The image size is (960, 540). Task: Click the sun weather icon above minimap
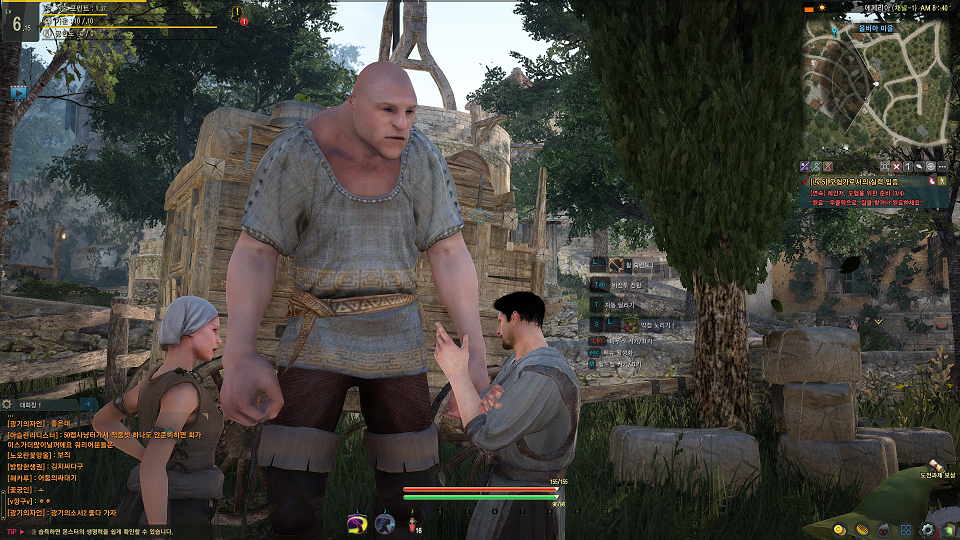[822, 7]
